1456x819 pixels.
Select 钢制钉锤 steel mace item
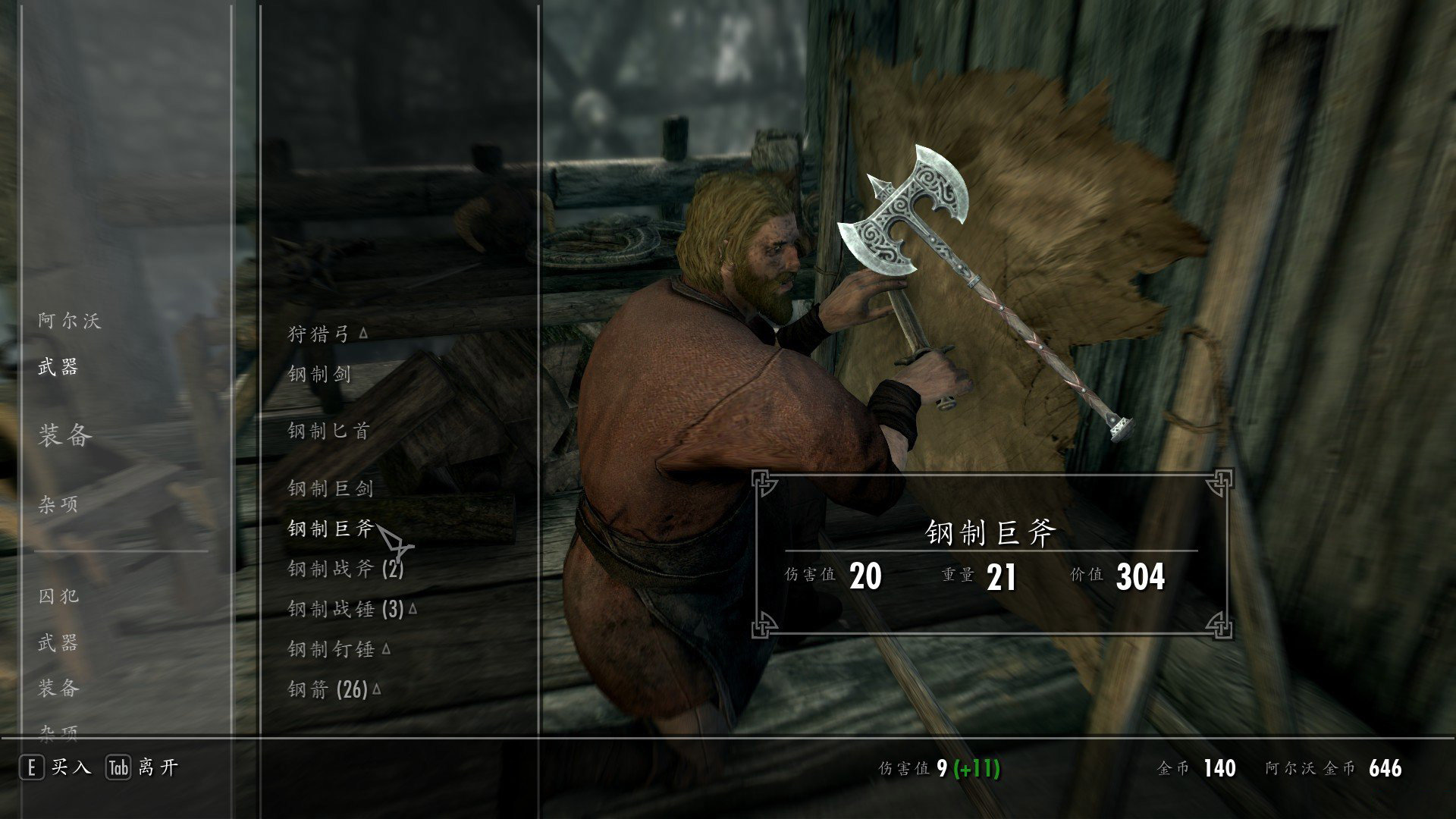point(331,649)
